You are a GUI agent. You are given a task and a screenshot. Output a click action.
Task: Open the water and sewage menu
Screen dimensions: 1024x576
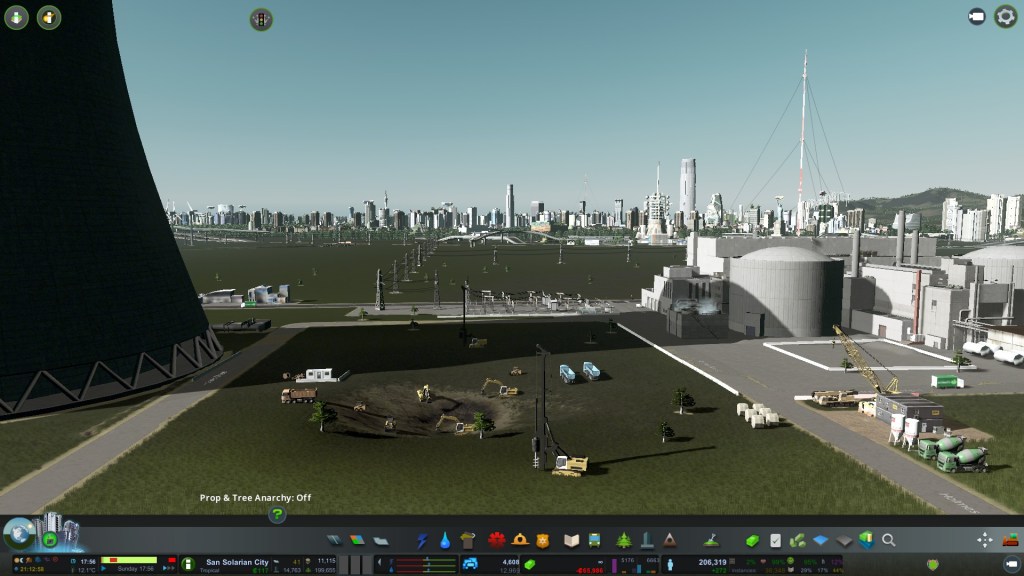445,540
